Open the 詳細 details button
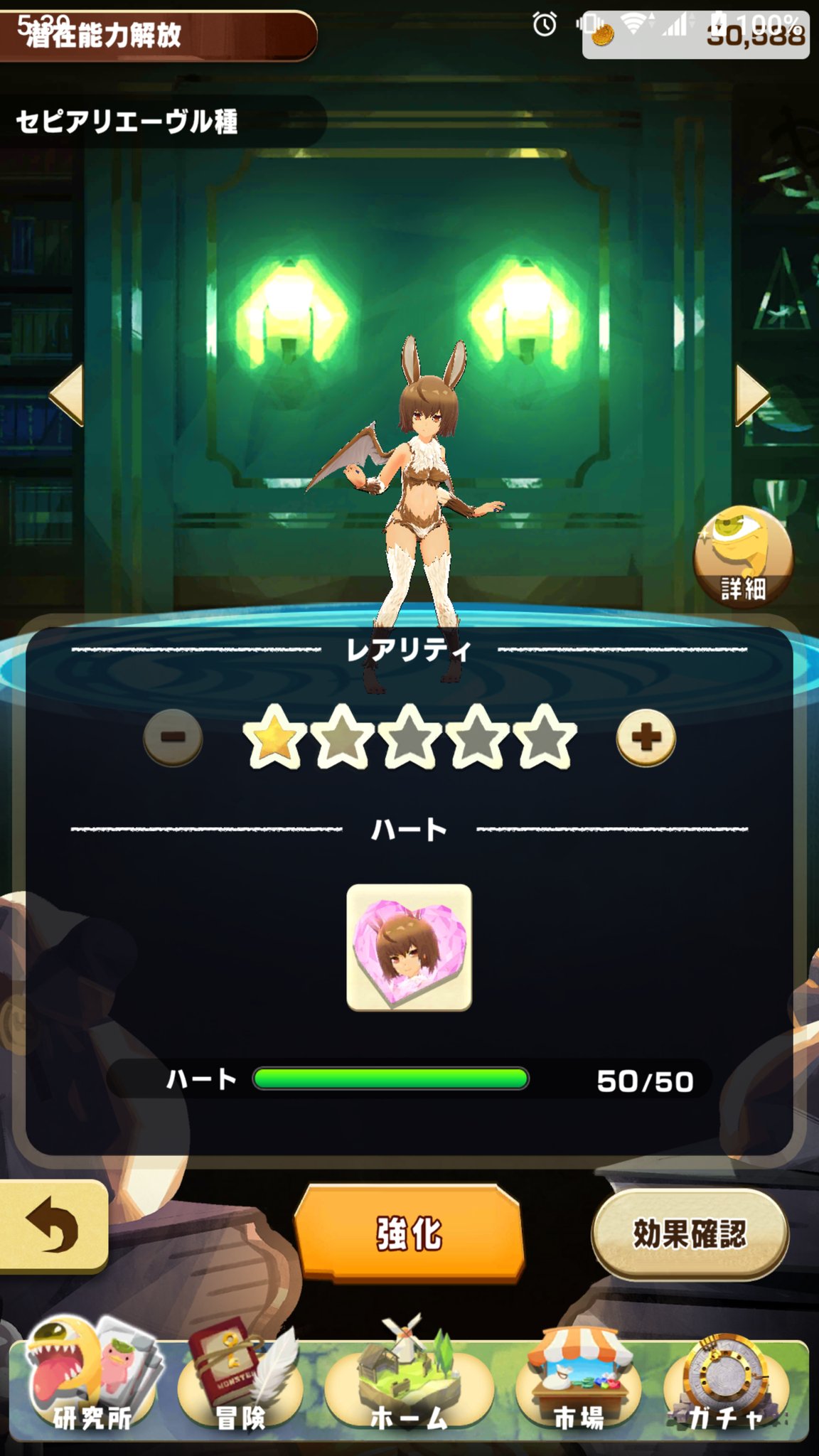Image resolution: width=819 pixels, height=1456 pixels. [x=743, y=556]
